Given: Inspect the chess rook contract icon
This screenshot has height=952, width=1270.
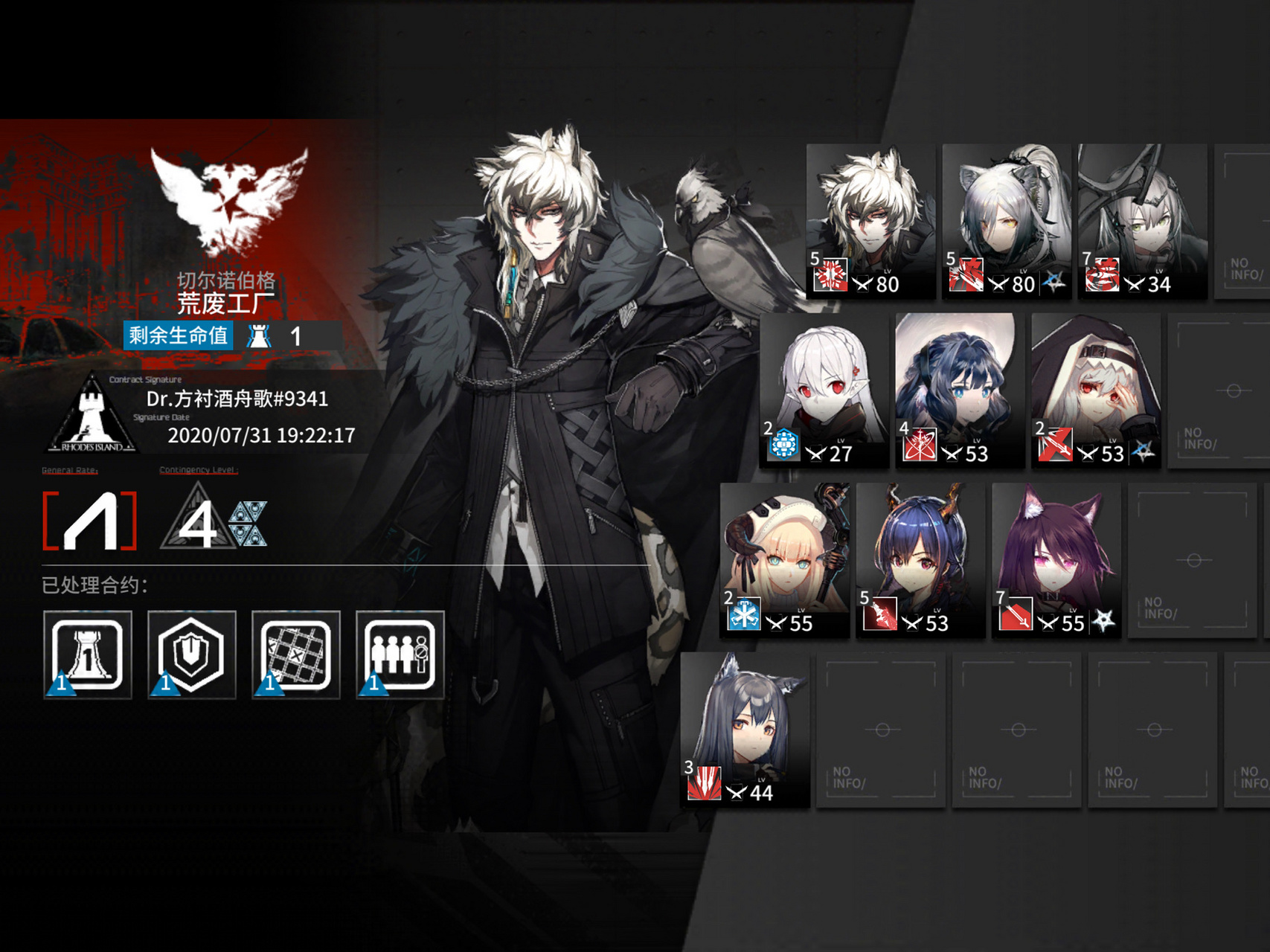Looking at the screenshot, I should coord(88,654).
